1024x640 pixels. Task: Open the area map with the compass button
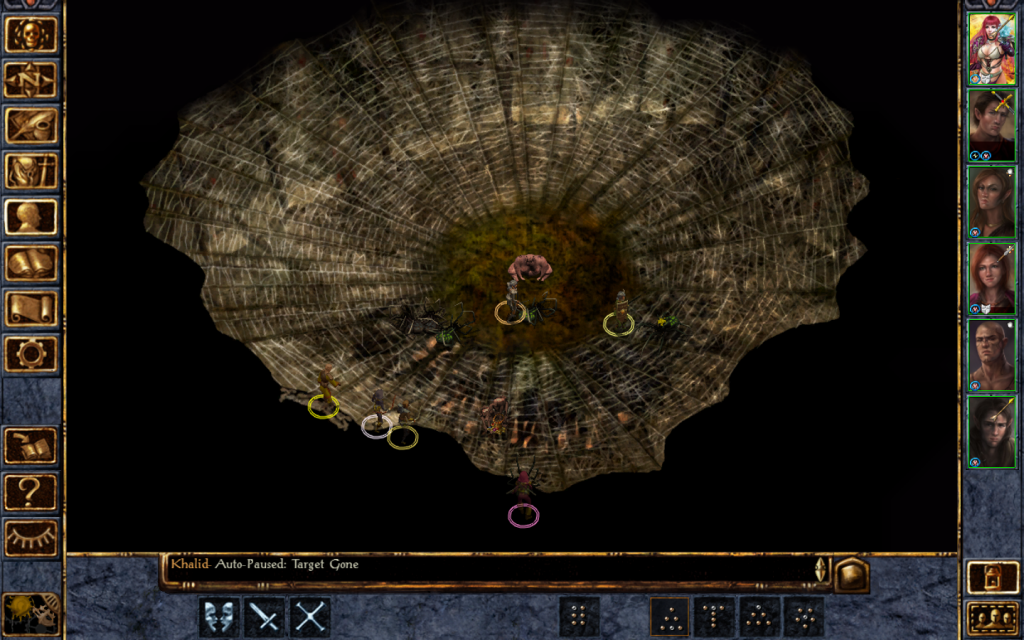pos(31,79)
